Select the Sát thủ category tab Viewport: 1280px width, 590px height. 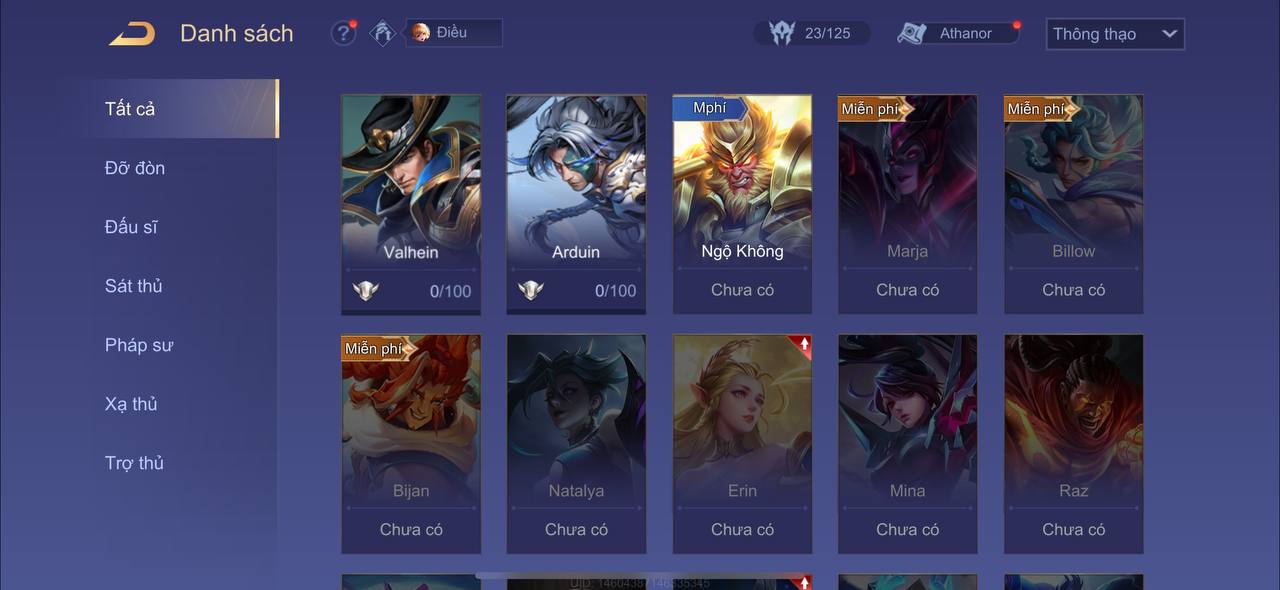134,286
